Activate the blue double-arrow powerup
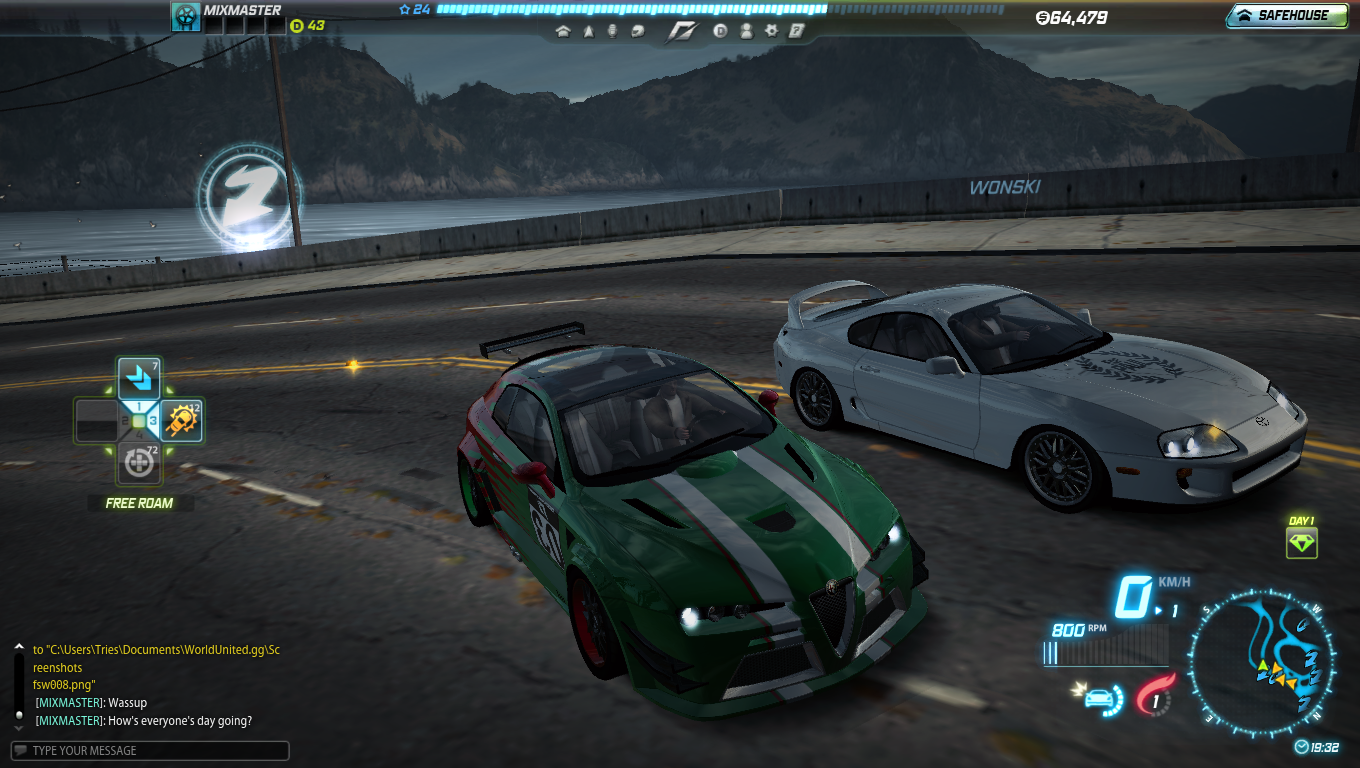Image resolution: width=1360 pixels, height=768 pixels. pyautogui.click(x=138, y=379)
